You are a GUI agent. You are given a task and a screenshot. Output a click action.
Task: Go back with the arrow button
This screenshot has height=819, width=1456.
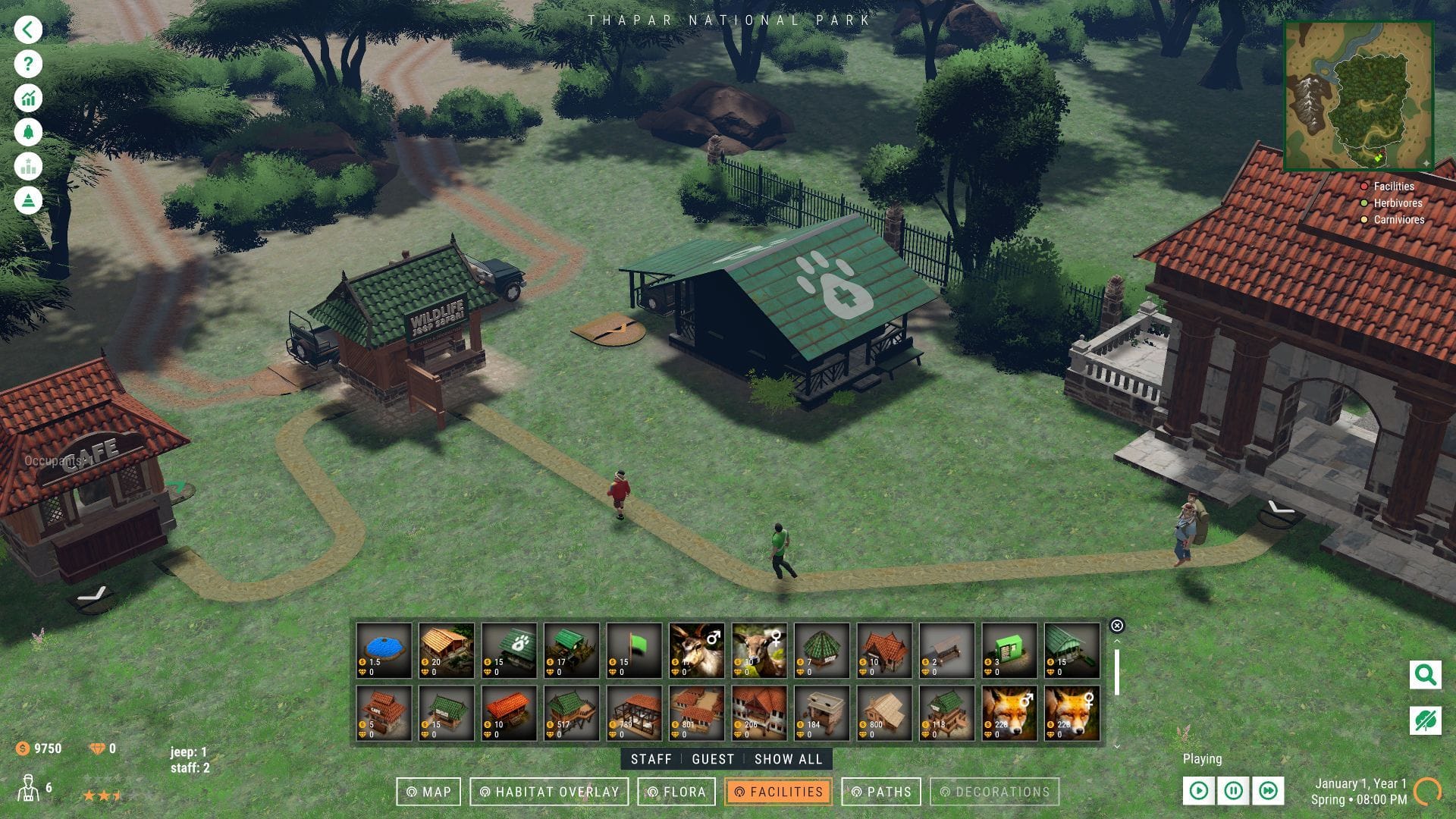(28, 30)
